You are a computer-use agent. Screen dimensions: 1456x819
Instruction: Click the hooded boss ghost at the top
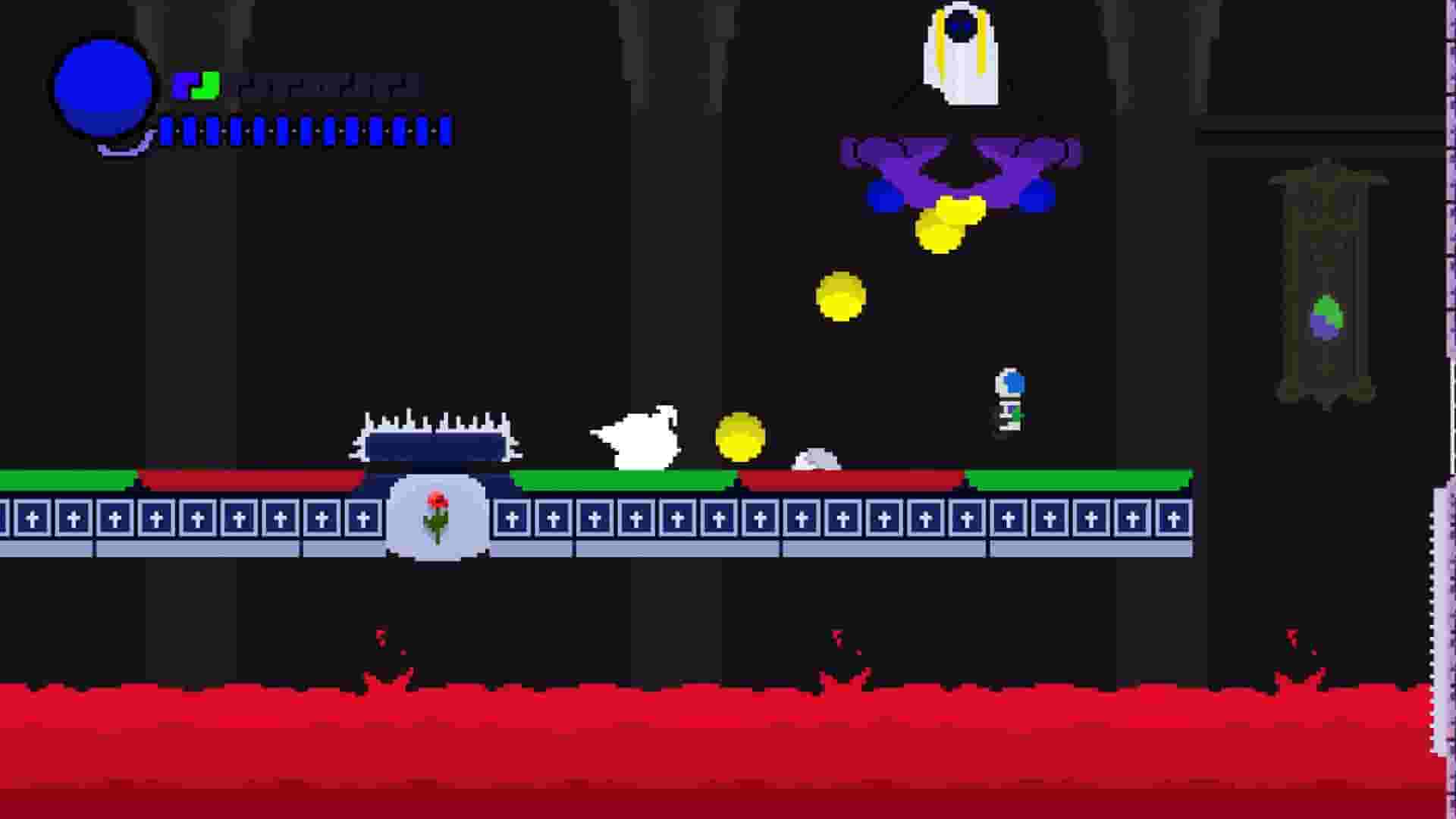[x=959, y=53]
